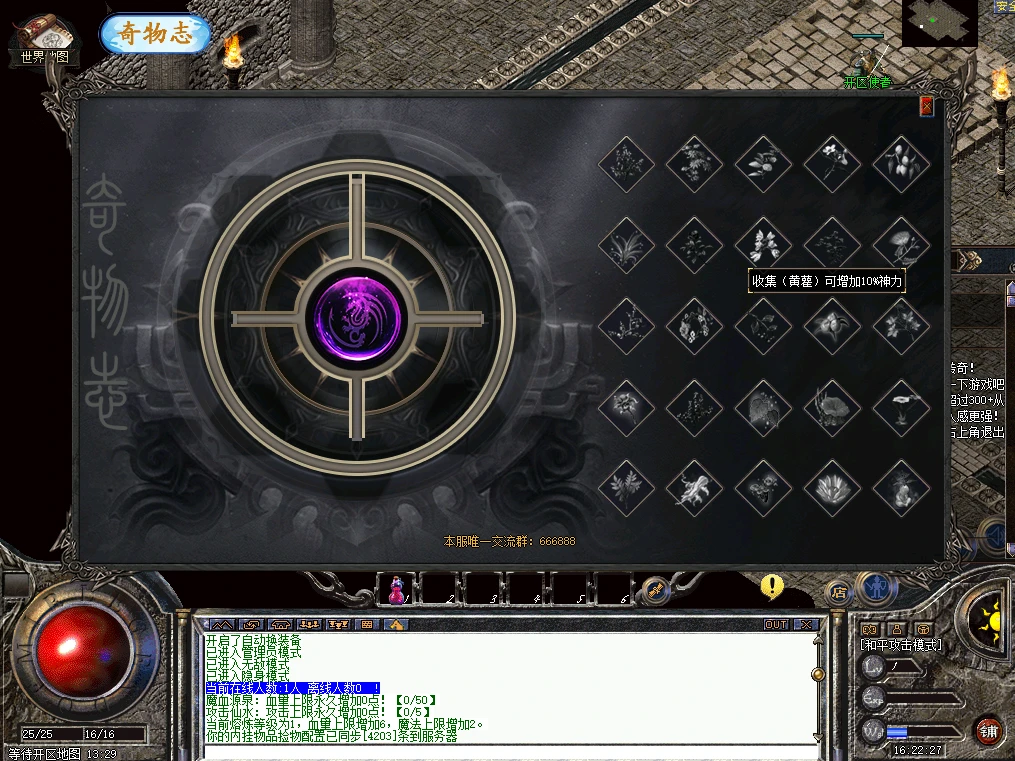1015x761 pixels.
Task: Close the 奇物志 panel with red X
Action: pyautogui.click(x=926, y=106)
